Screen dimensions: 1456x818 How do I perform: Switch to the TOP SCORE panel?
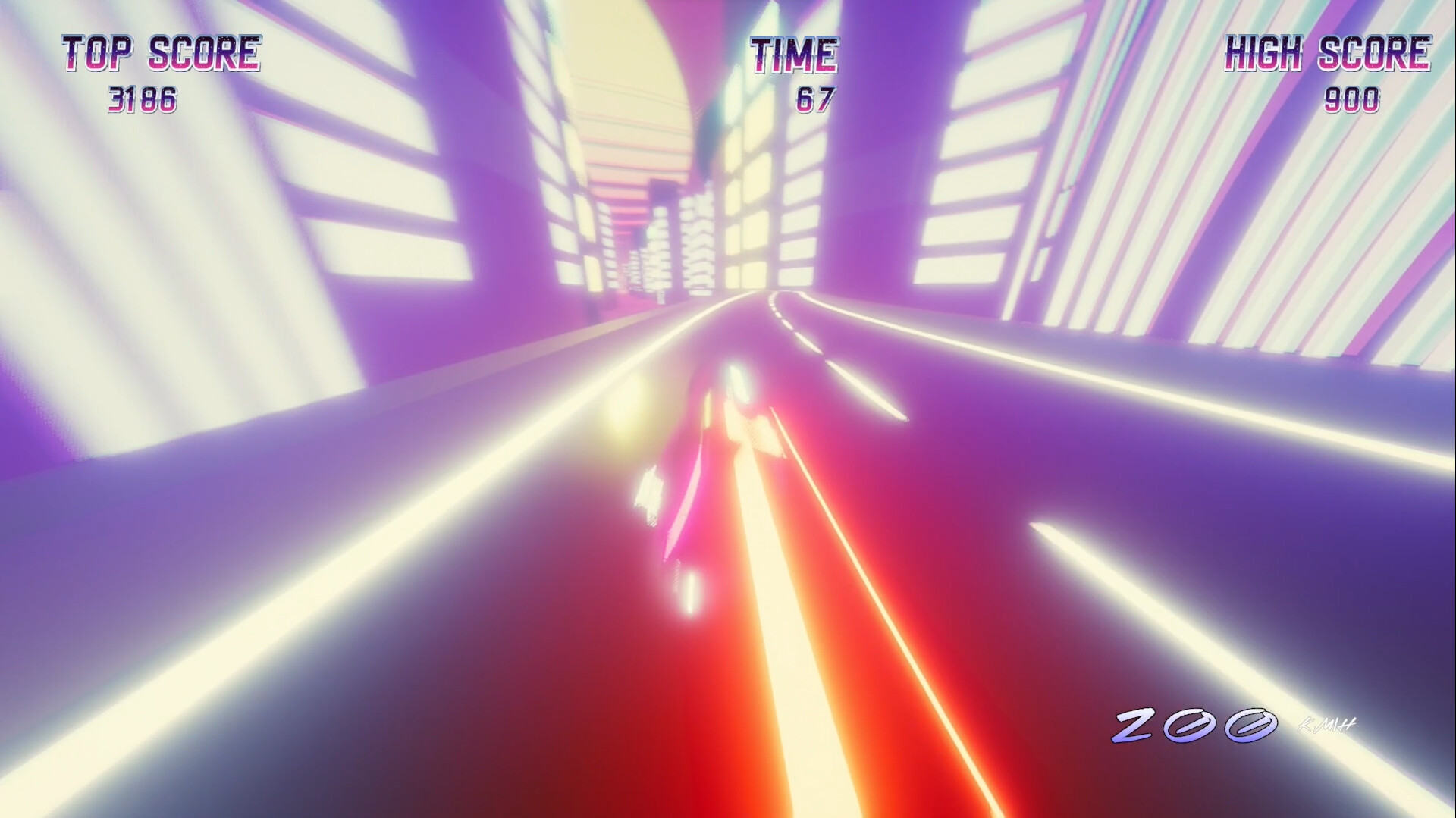click(161, 52)
